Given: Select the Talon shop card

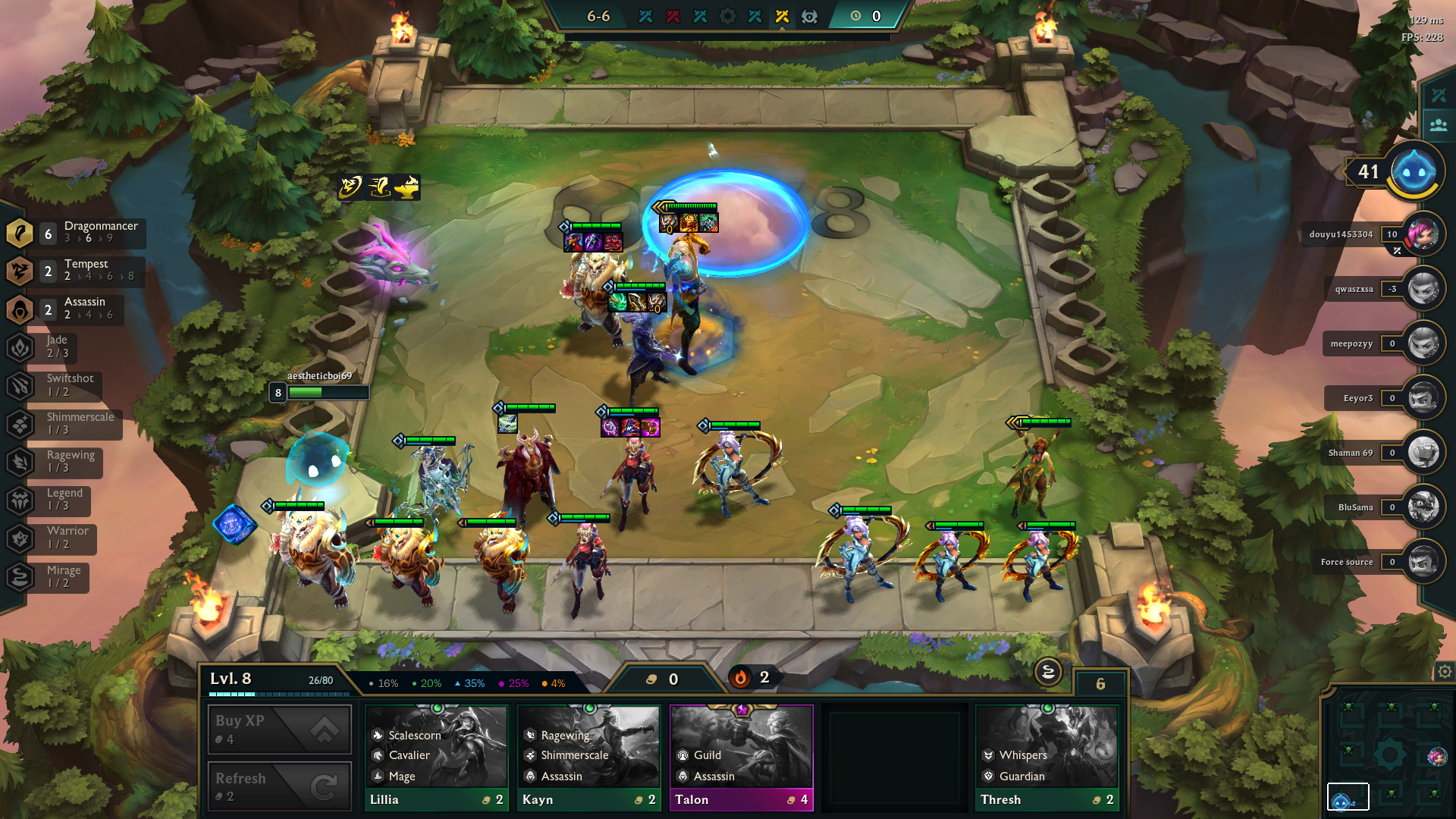Looking at the screenshot, I should [x=741, y=758].
